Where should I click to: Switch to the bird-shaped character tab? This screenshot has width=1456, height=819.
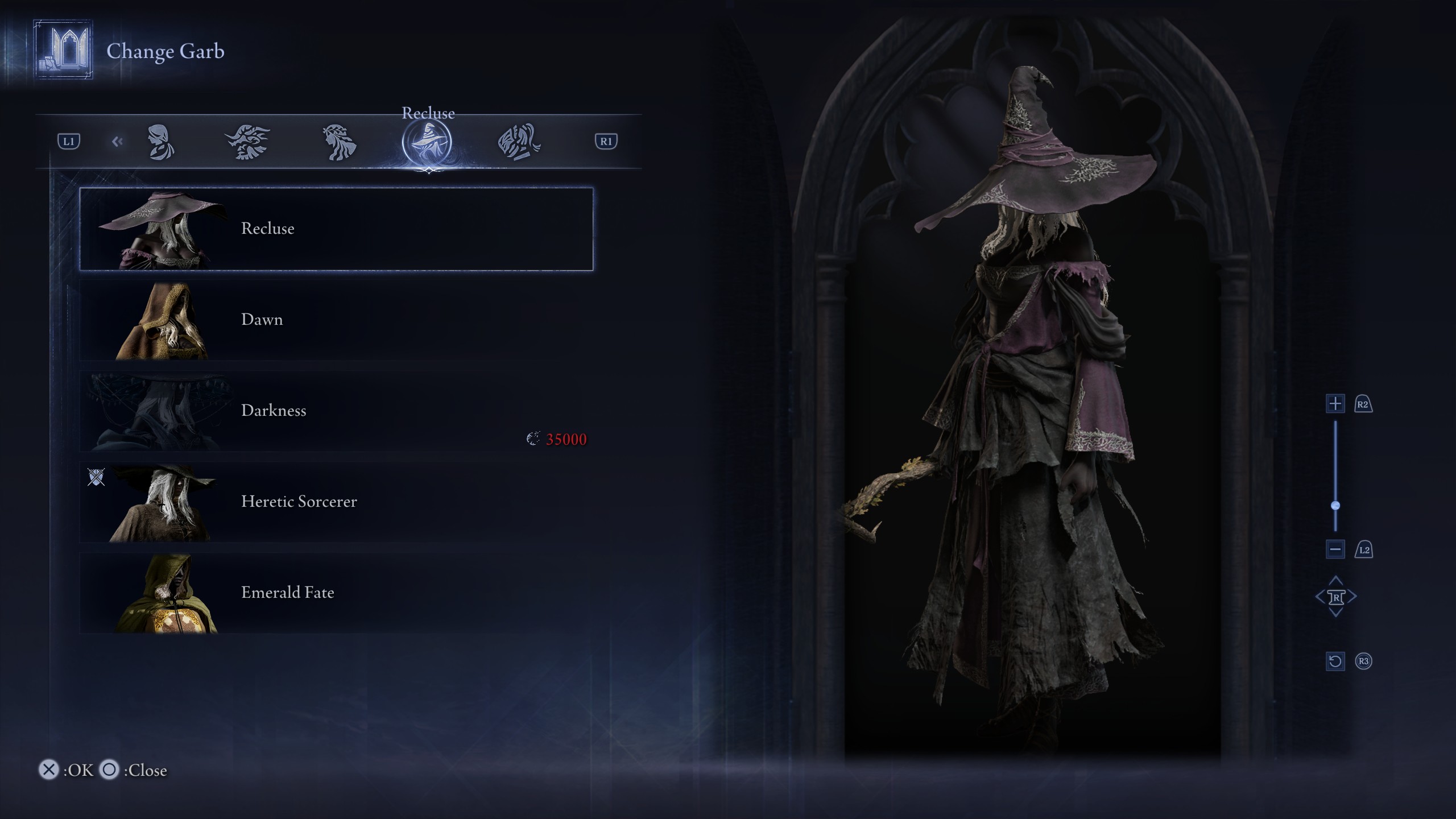point(247,142)
